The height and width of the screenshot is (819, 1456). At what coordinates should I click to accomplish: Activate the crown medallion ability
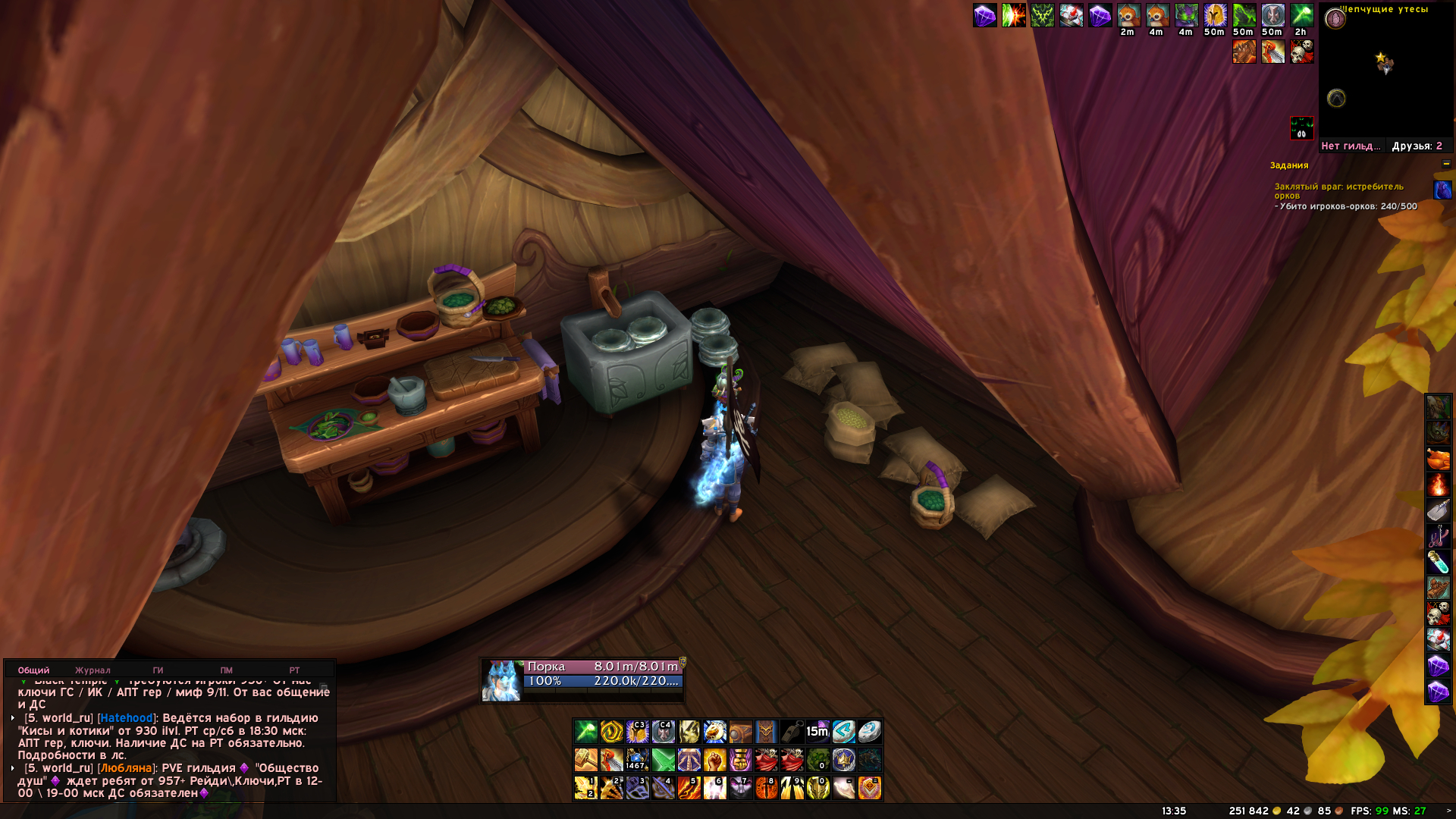click(x=843, y=760)
